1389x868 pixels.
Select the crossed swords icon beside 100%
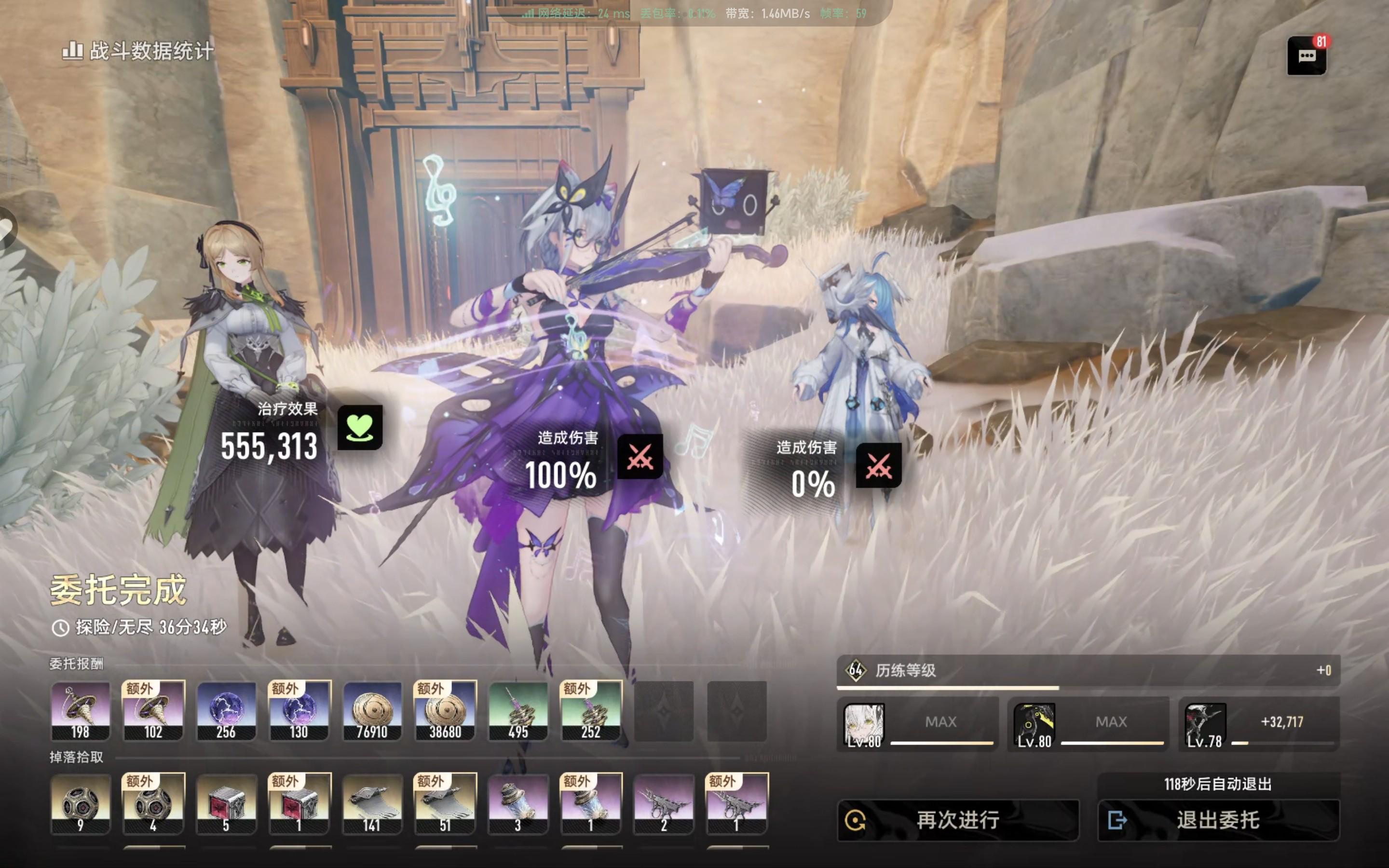(x=640, y=457)
